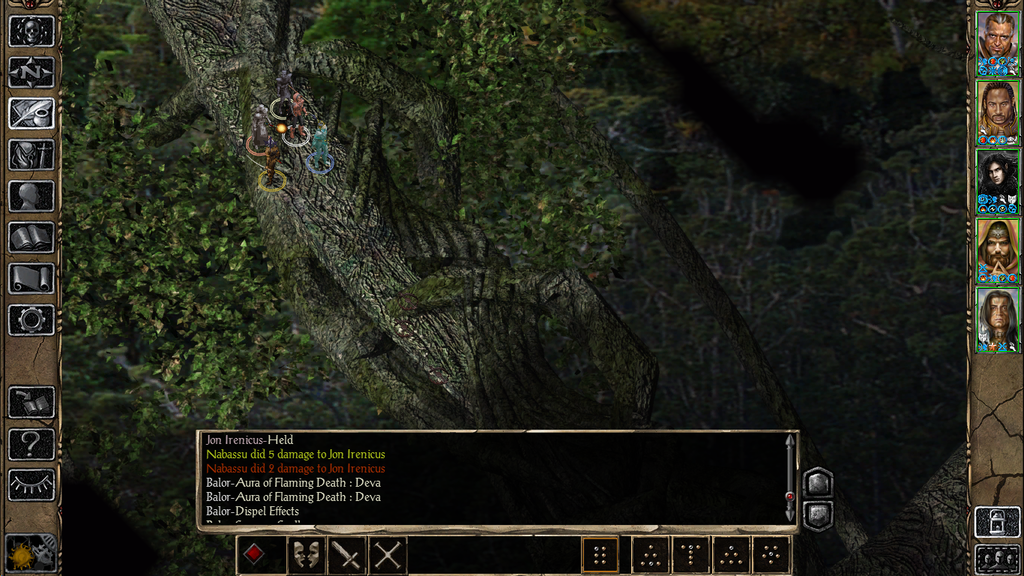This screenshot has height=576, width=1024.
Task: Open the priest scroll screen
Action: [31, 278]
